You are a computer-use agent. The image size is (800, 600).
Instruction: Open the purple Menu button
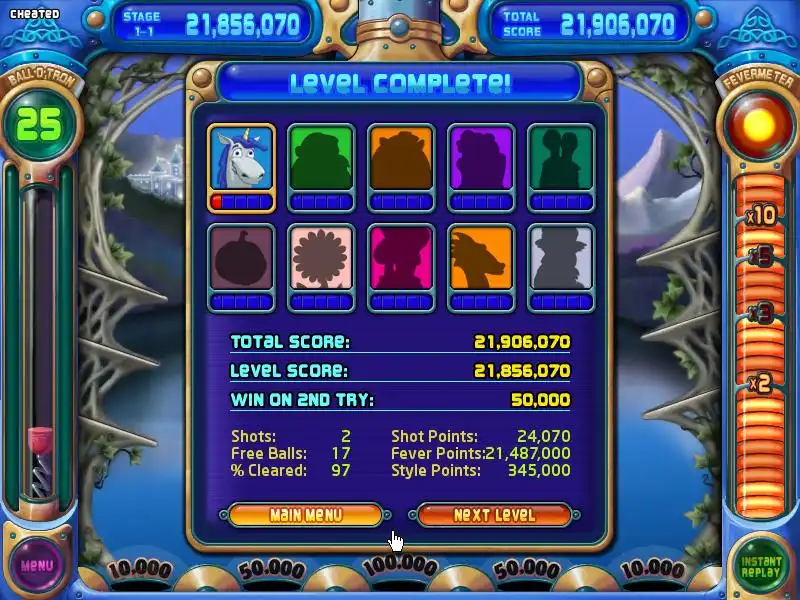click(37, 565)
